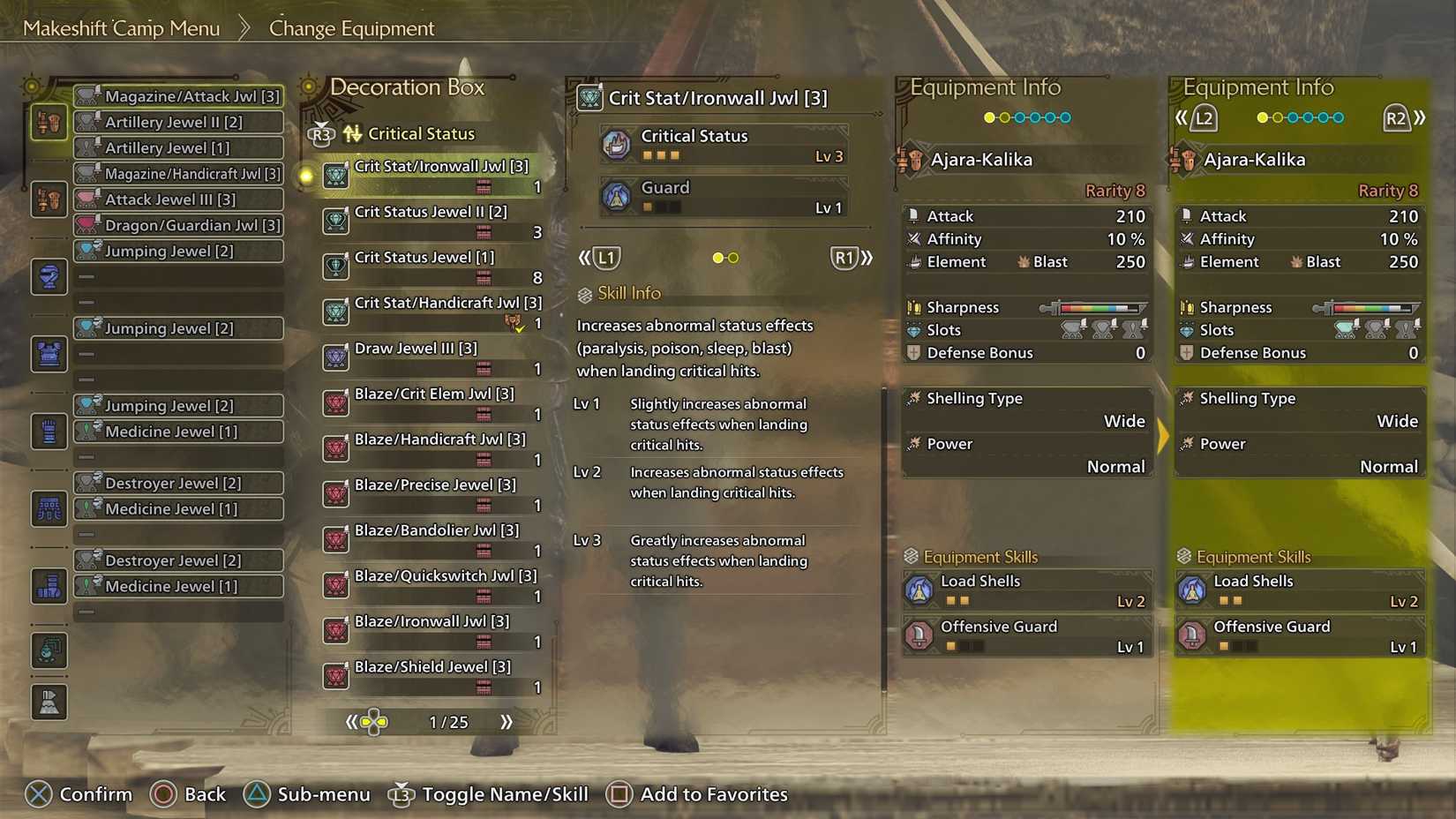
Task: Open the next decoration page with right chevron
Action: (x=507, y=721)
